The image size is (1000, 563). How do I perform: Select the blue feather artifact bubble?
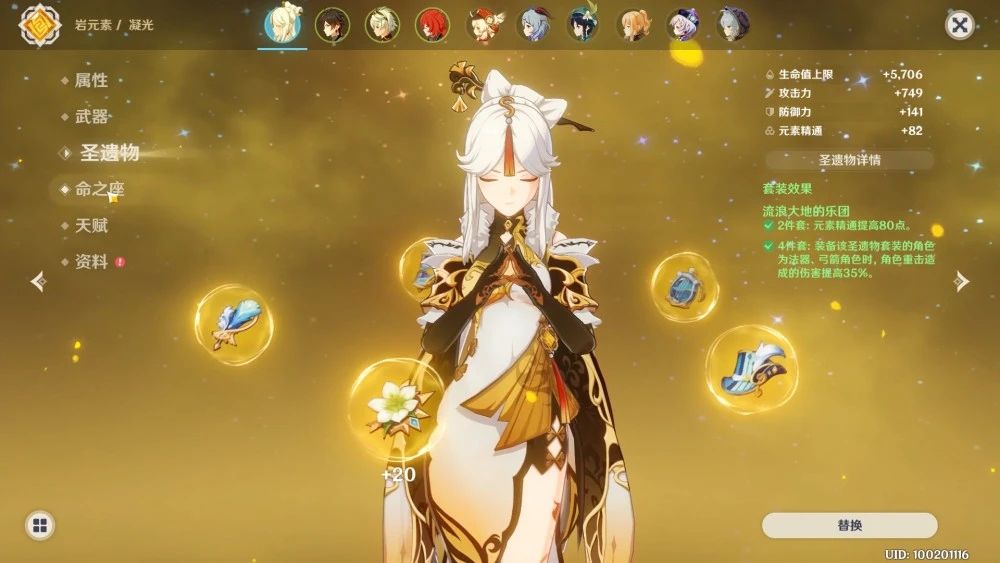(x=234, y=325)
